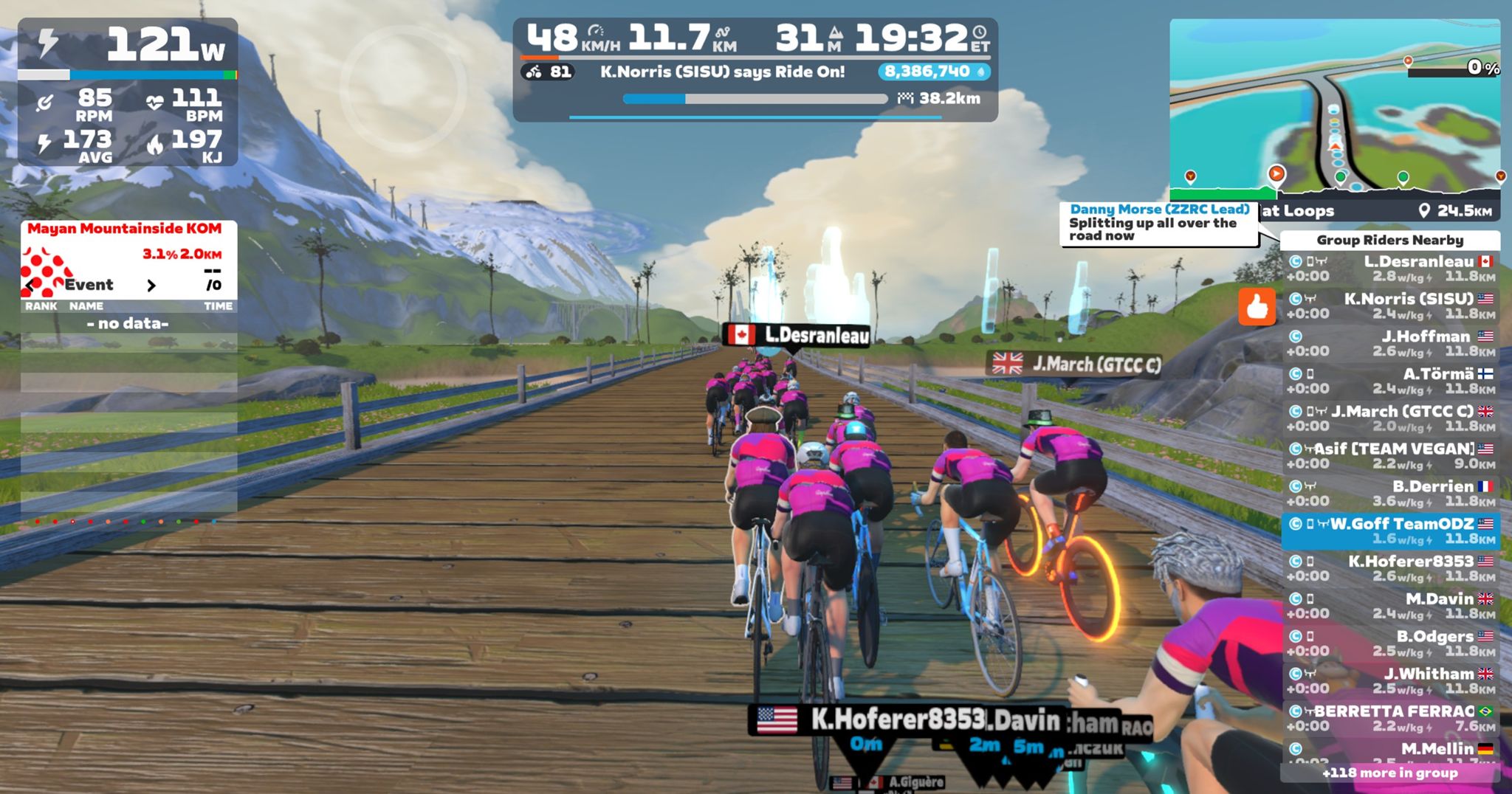
Task: Select B.Derrien in the riders list
Action: pos(1390,494)
